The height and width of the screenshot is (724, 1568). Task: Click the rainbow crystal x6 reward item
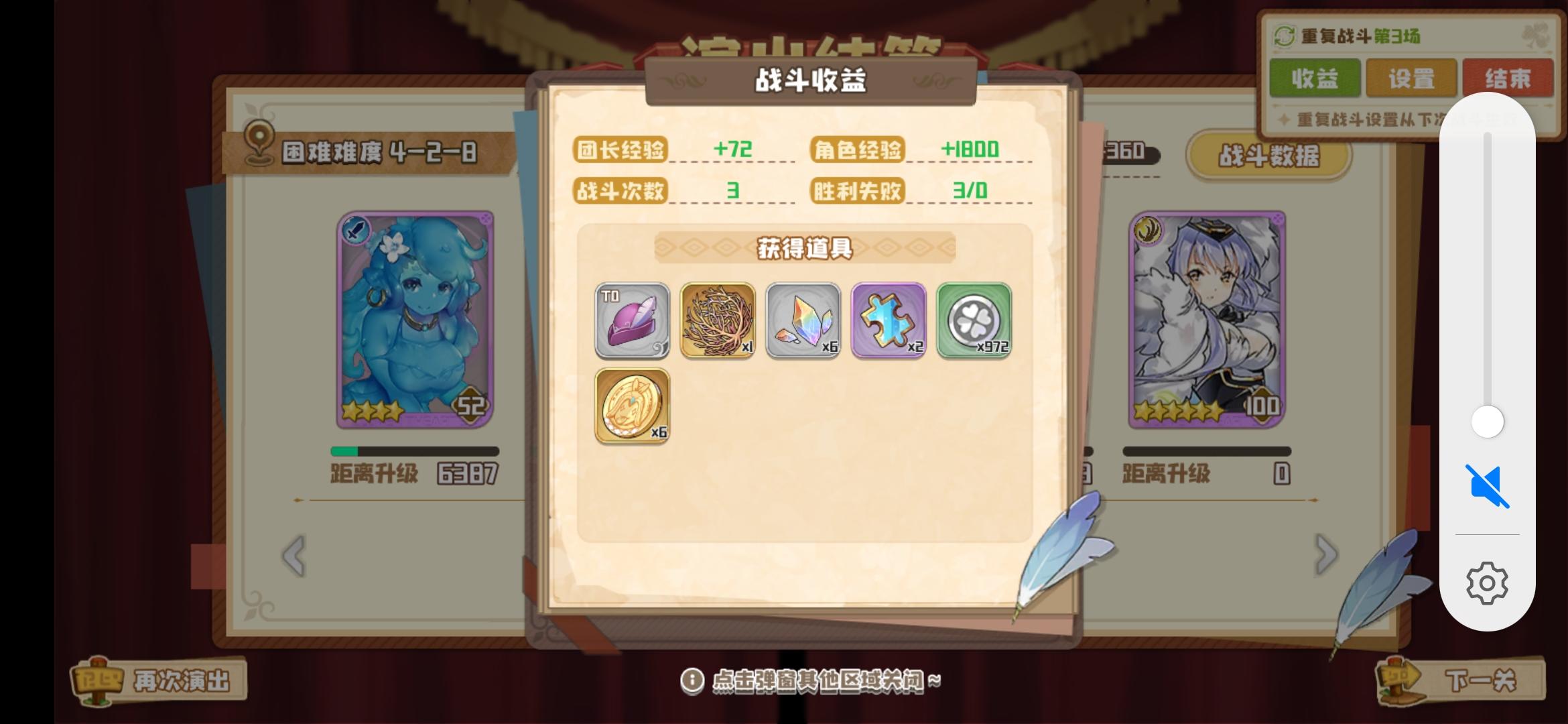[x=803, y=321]
